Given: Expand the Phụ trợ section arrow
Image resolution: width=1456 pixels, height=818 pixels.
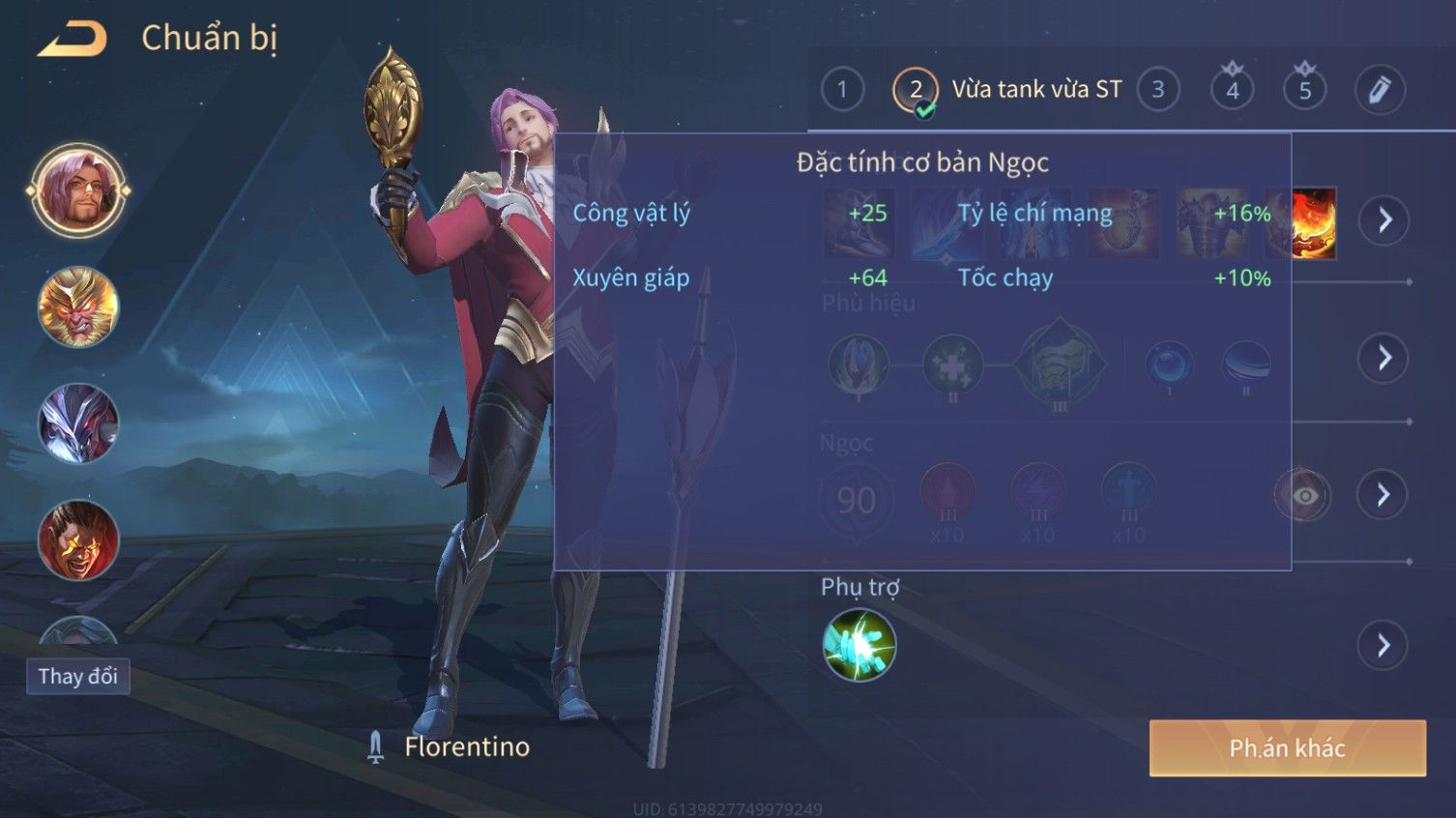Looking at the screenshot, I should (1384, 645).
